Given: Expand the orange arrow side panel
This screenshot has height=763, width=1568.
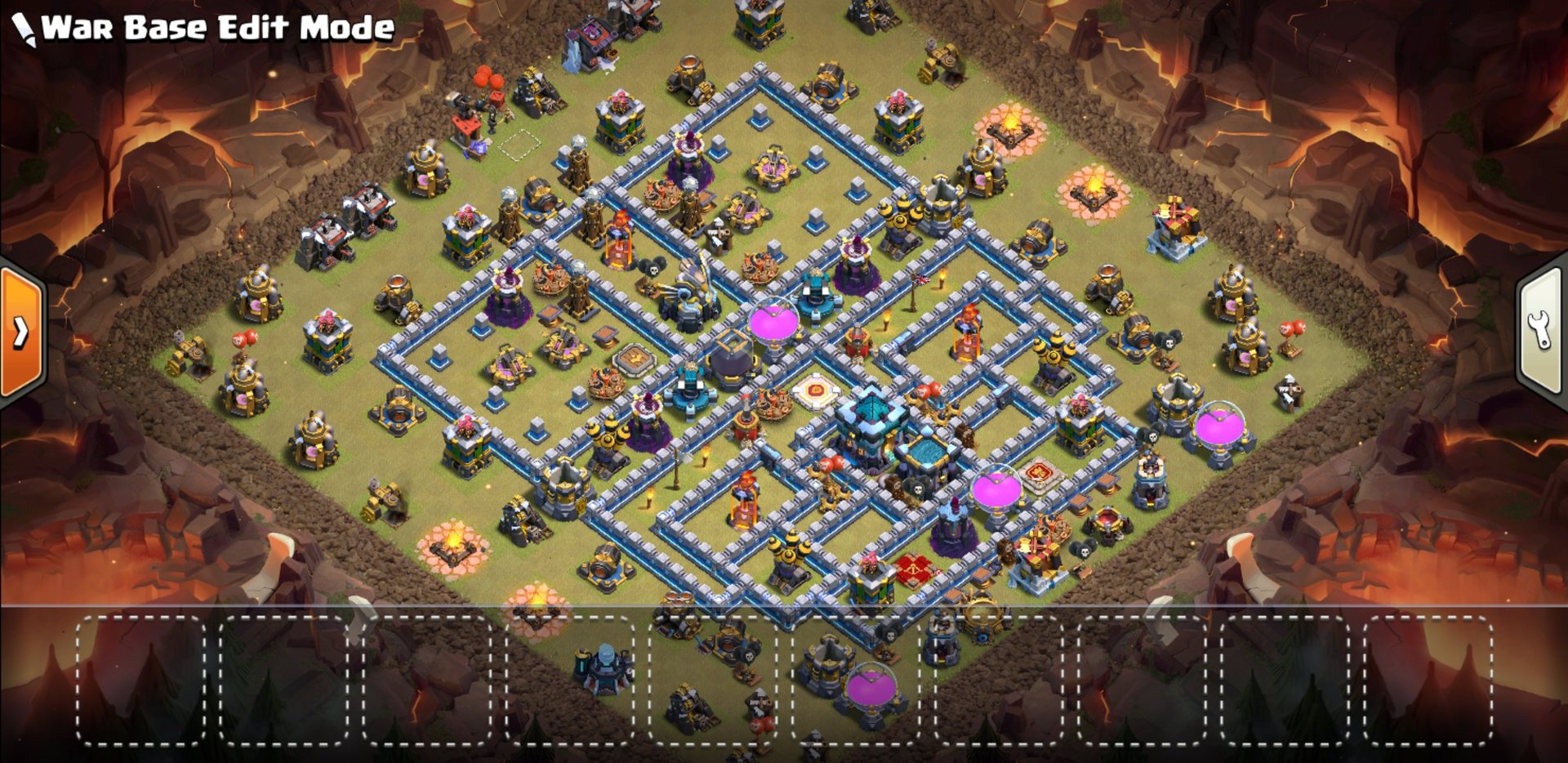Looking at the screenshot, I should coord(21,332).
